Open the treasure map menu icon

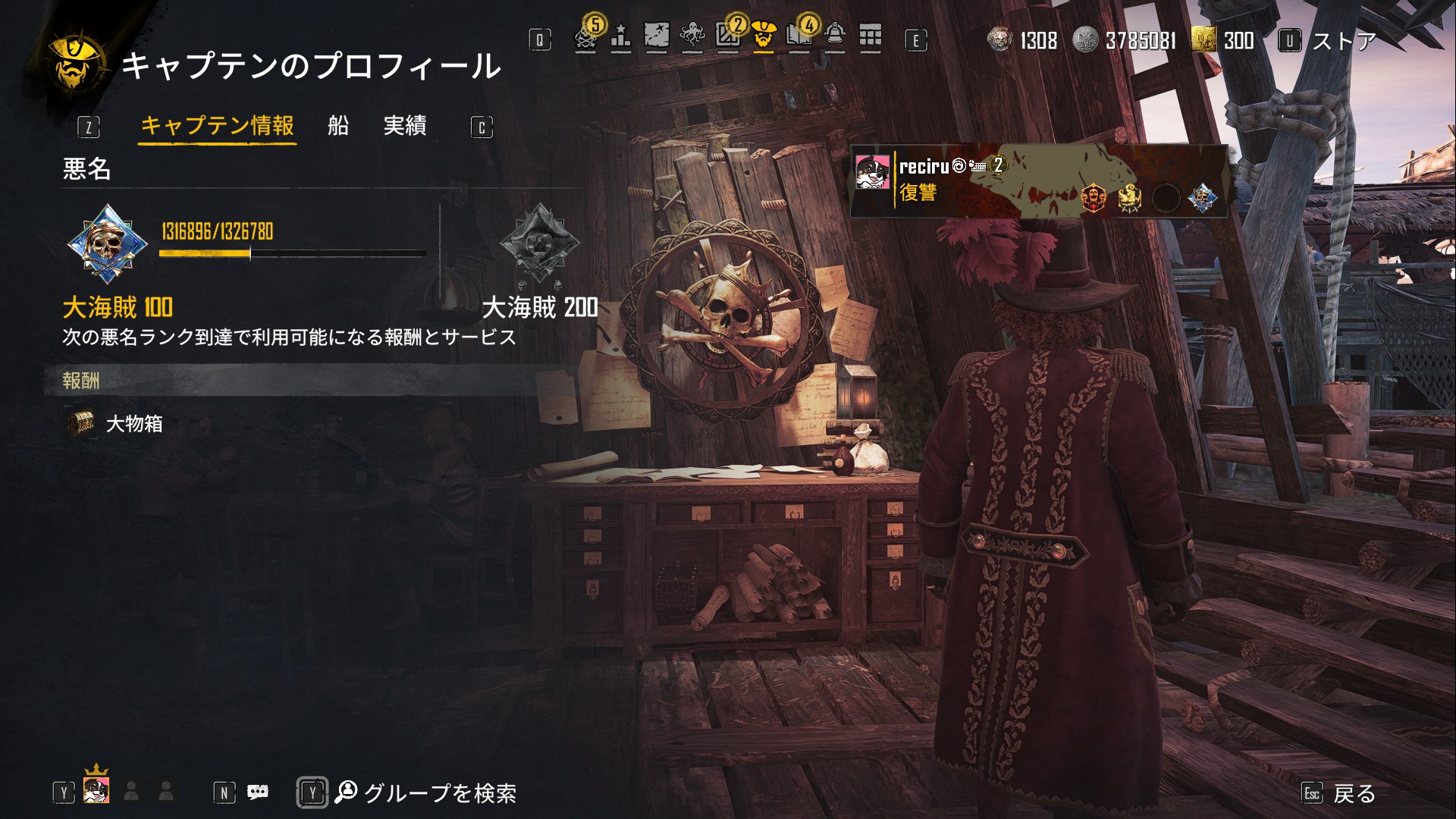point(657,36)
